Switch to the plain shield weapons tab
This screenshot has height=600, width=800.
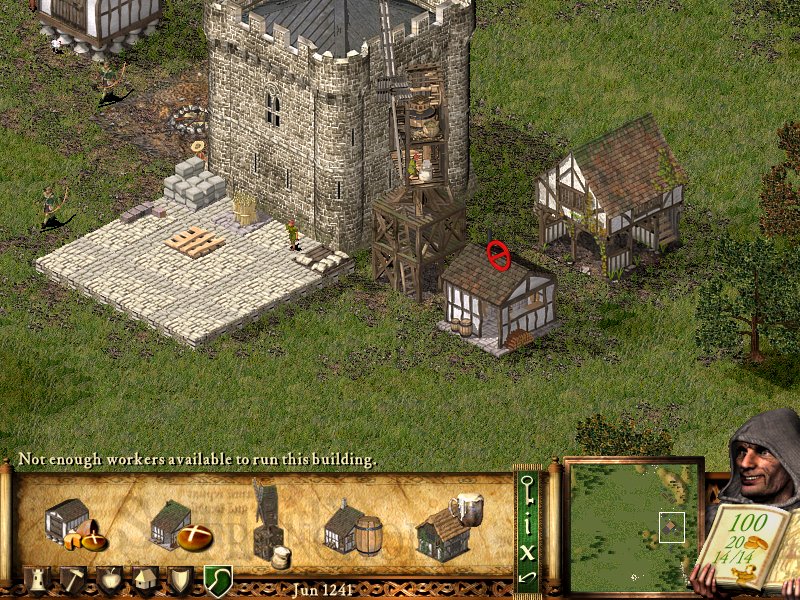(x=181, y=579)
